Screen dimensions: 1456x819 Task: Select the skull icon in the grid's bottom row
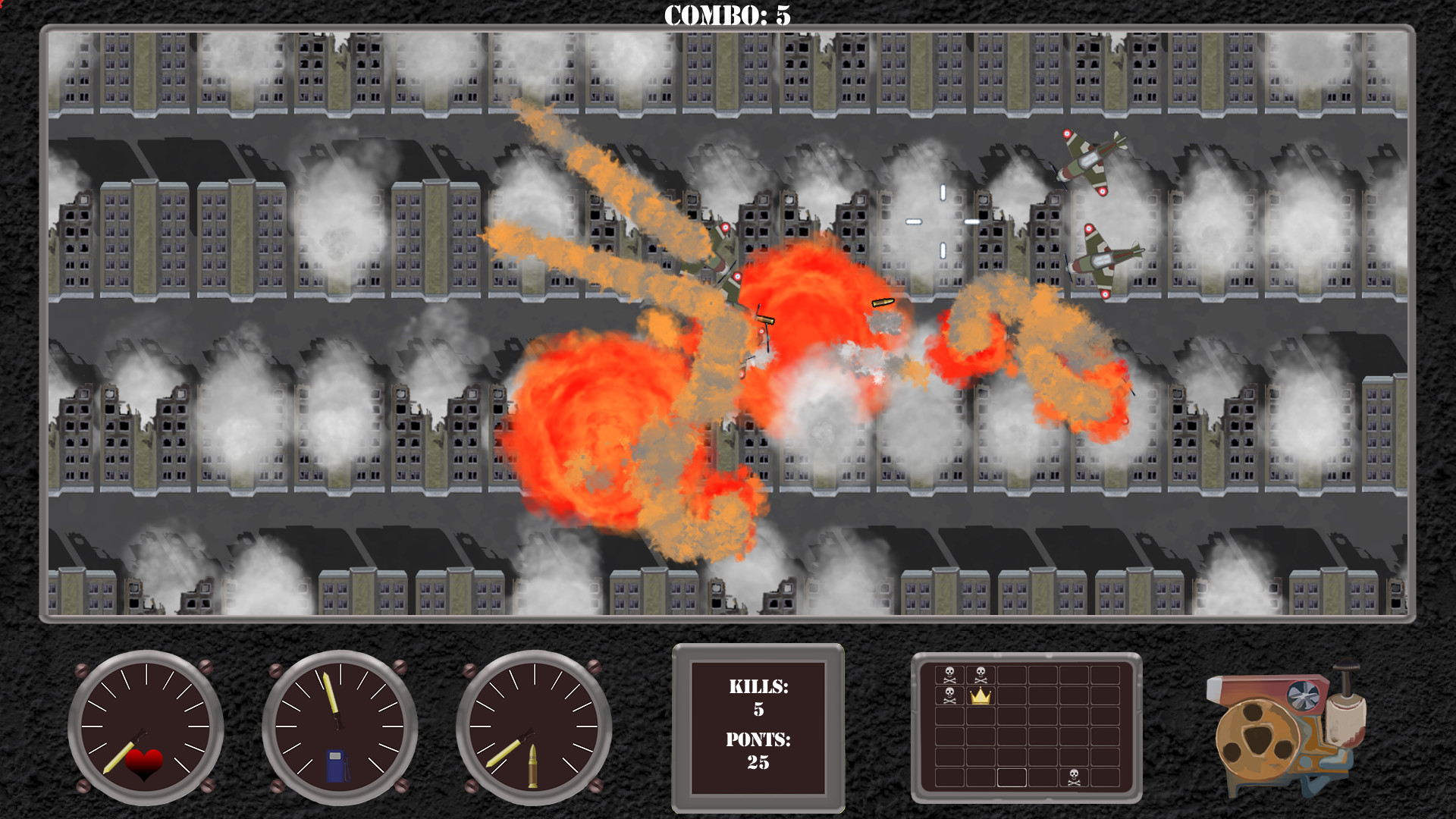(1074, 777)
